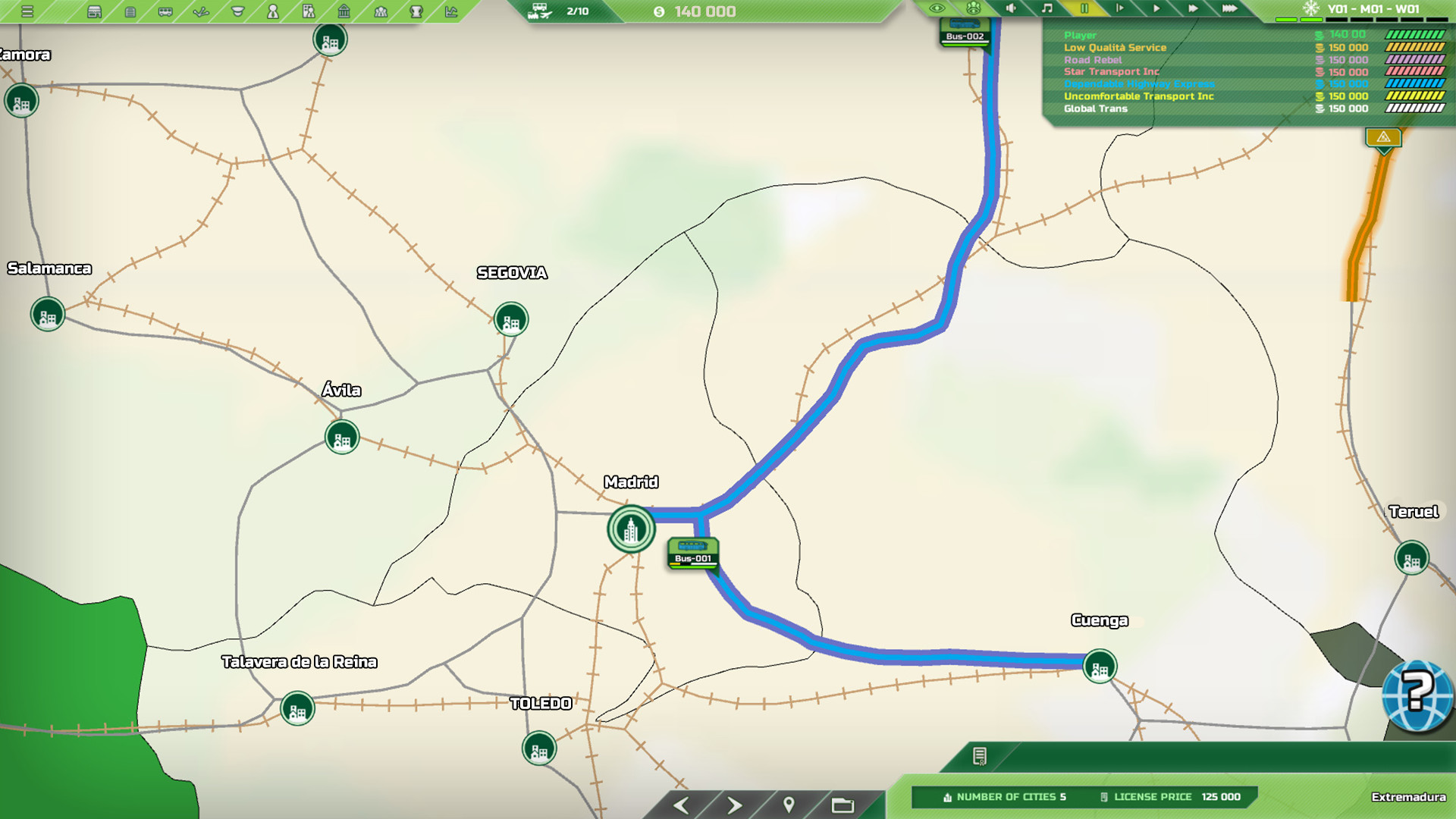Pause the game simulation
Viewport: 1456px width, 819px height.
(x=1084, y=10)
